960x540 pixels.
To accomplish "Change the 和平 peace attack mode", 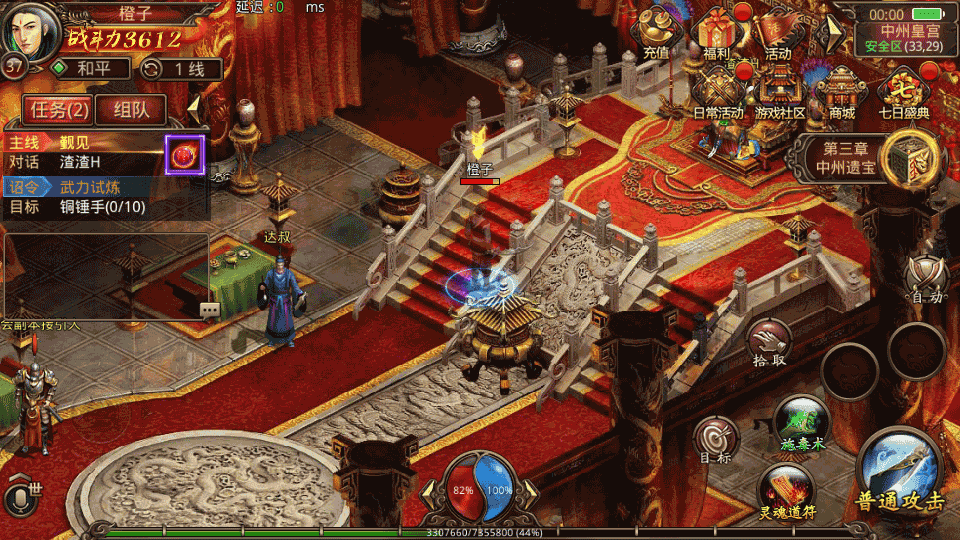I will click(91, 69).
